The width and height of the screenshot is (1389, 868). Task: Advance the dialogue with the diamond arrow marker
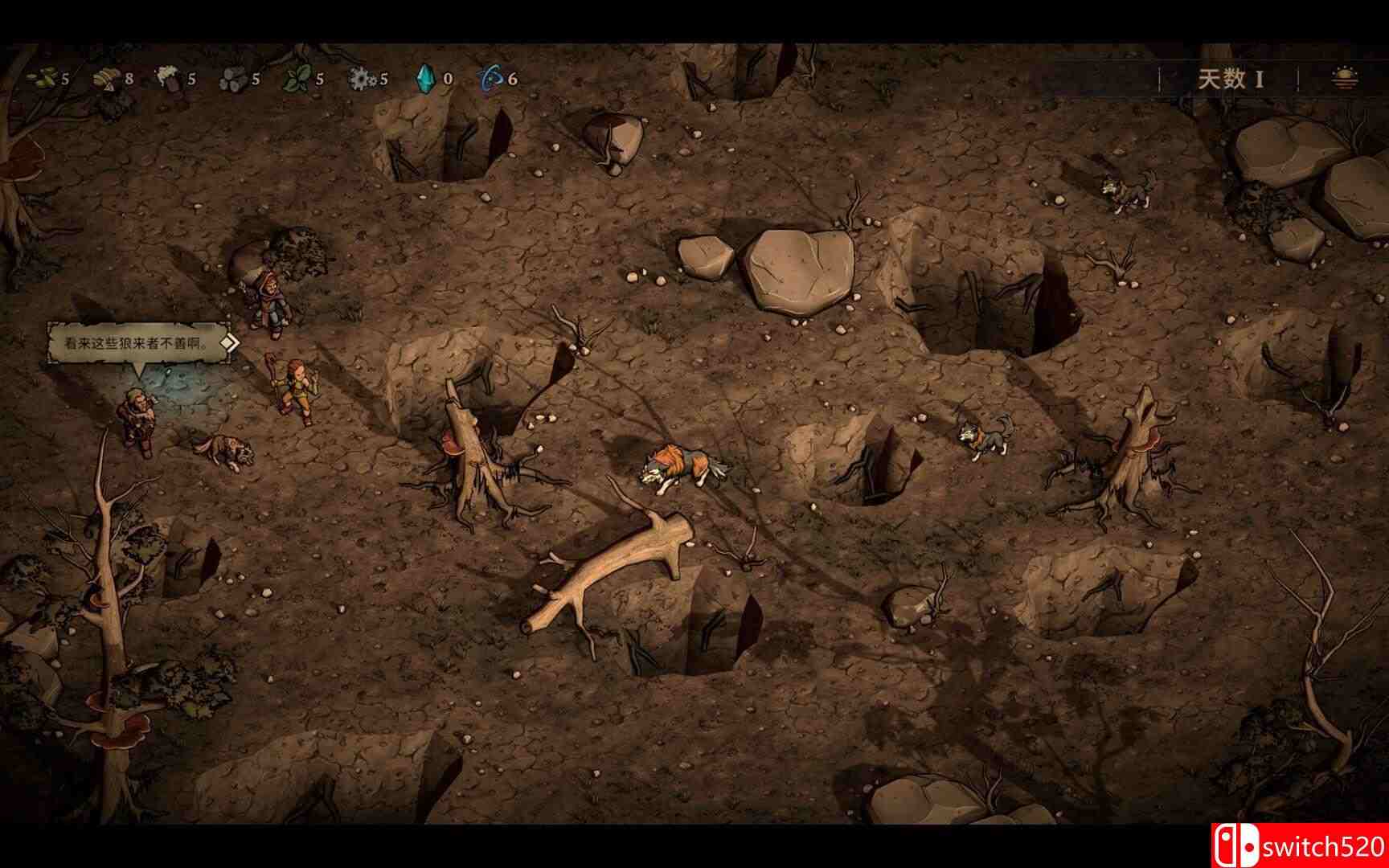[230, 344]
